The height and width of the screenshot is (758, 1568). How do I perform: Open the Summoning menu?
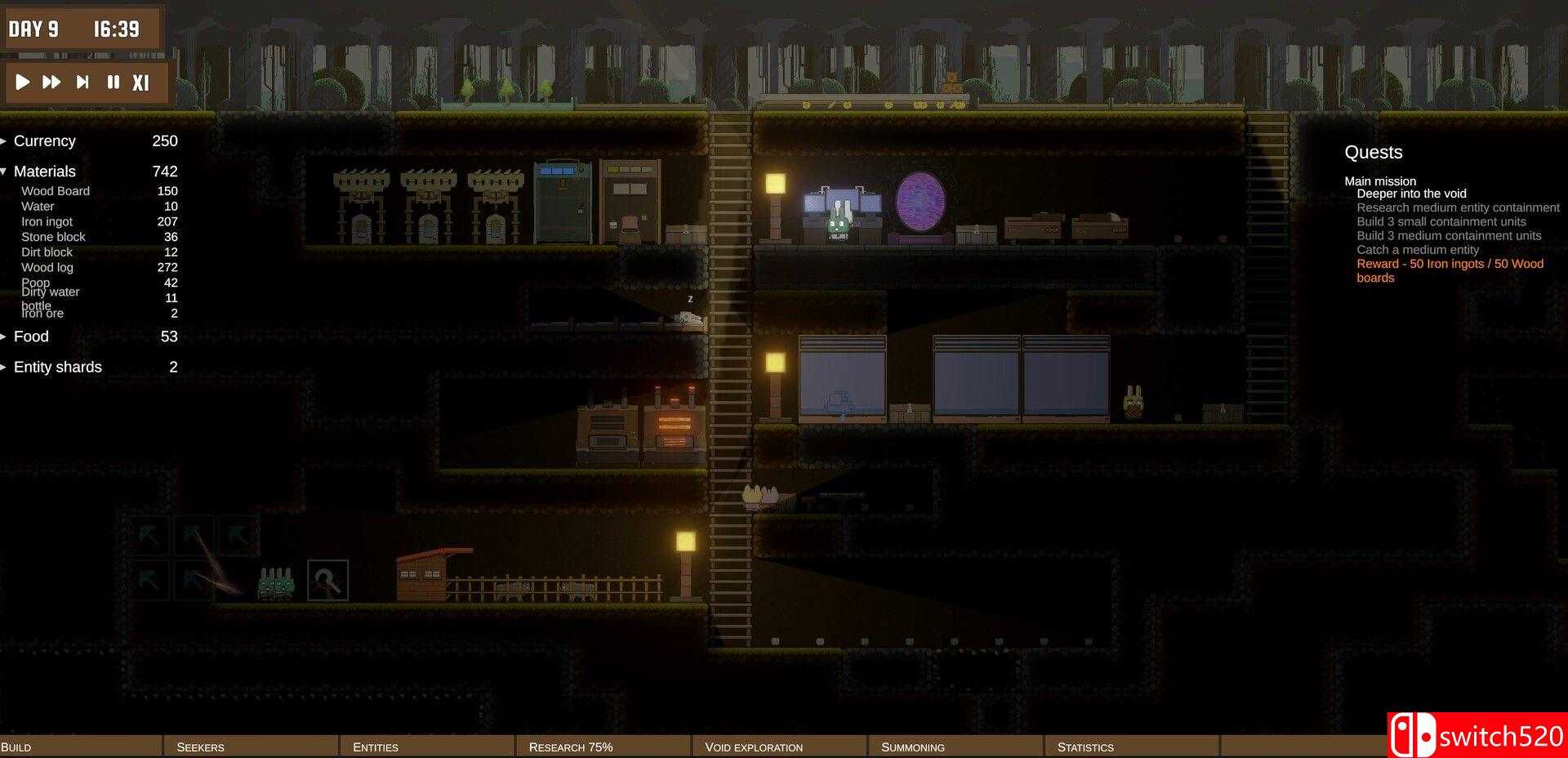[955, 746]
